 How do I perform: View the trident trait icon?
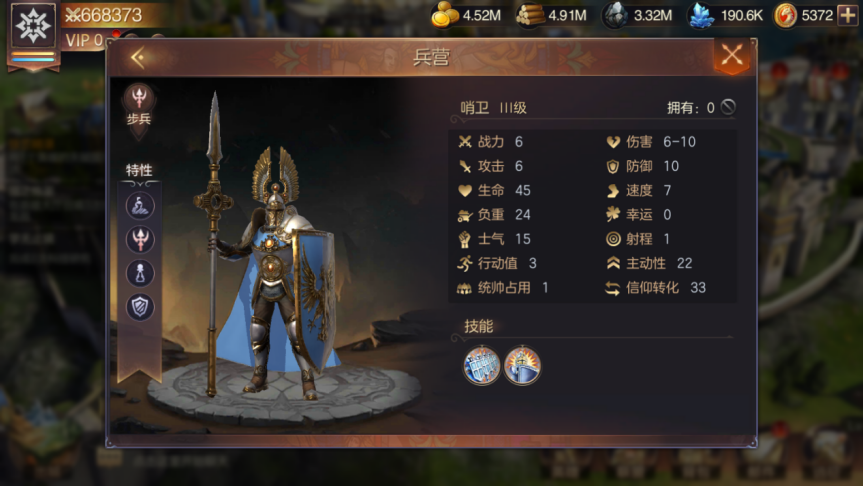[139, 240]
